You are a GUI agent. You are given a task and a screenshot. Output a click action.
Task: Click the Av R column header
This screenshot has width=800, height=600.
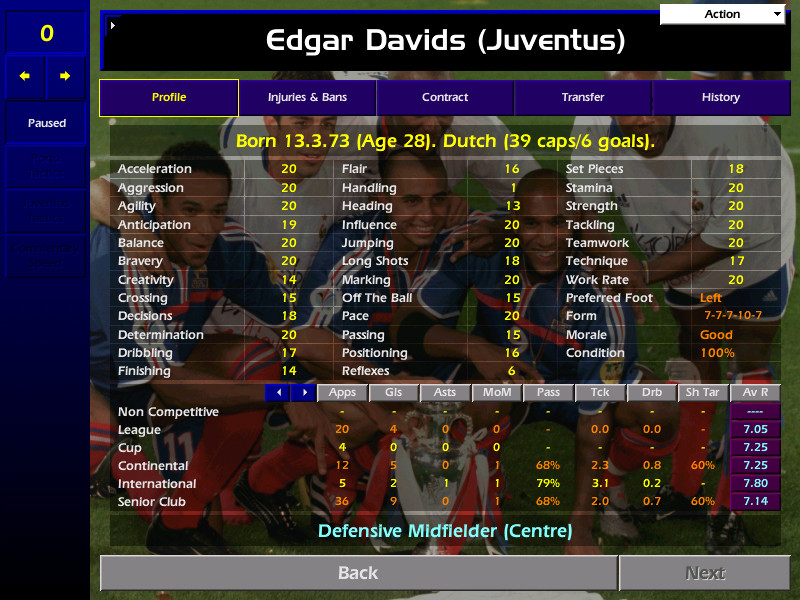[x=755, y=393]
